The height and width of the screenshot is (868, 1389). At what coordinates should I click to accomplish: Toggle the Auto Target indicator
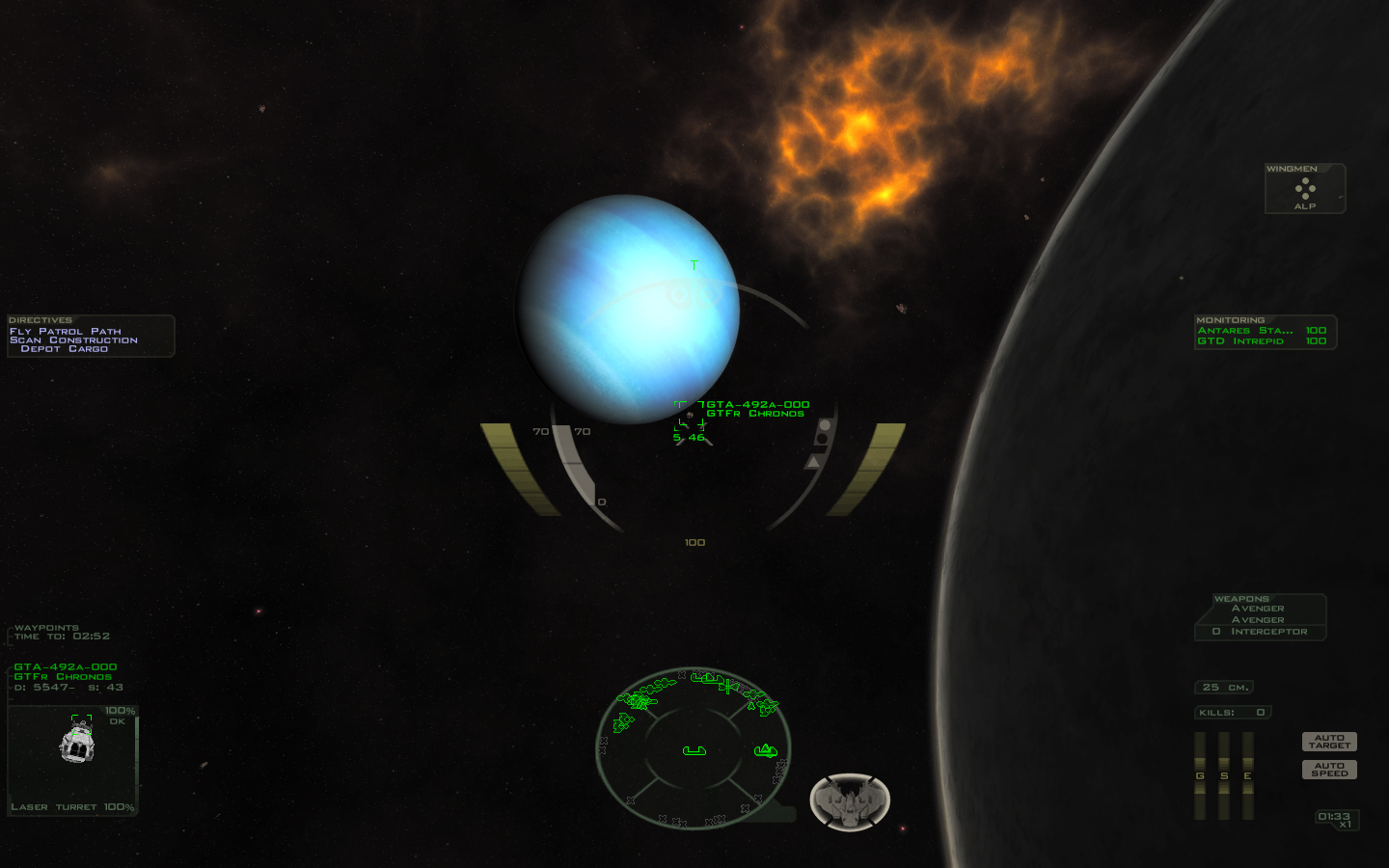tap(1329, 742)
